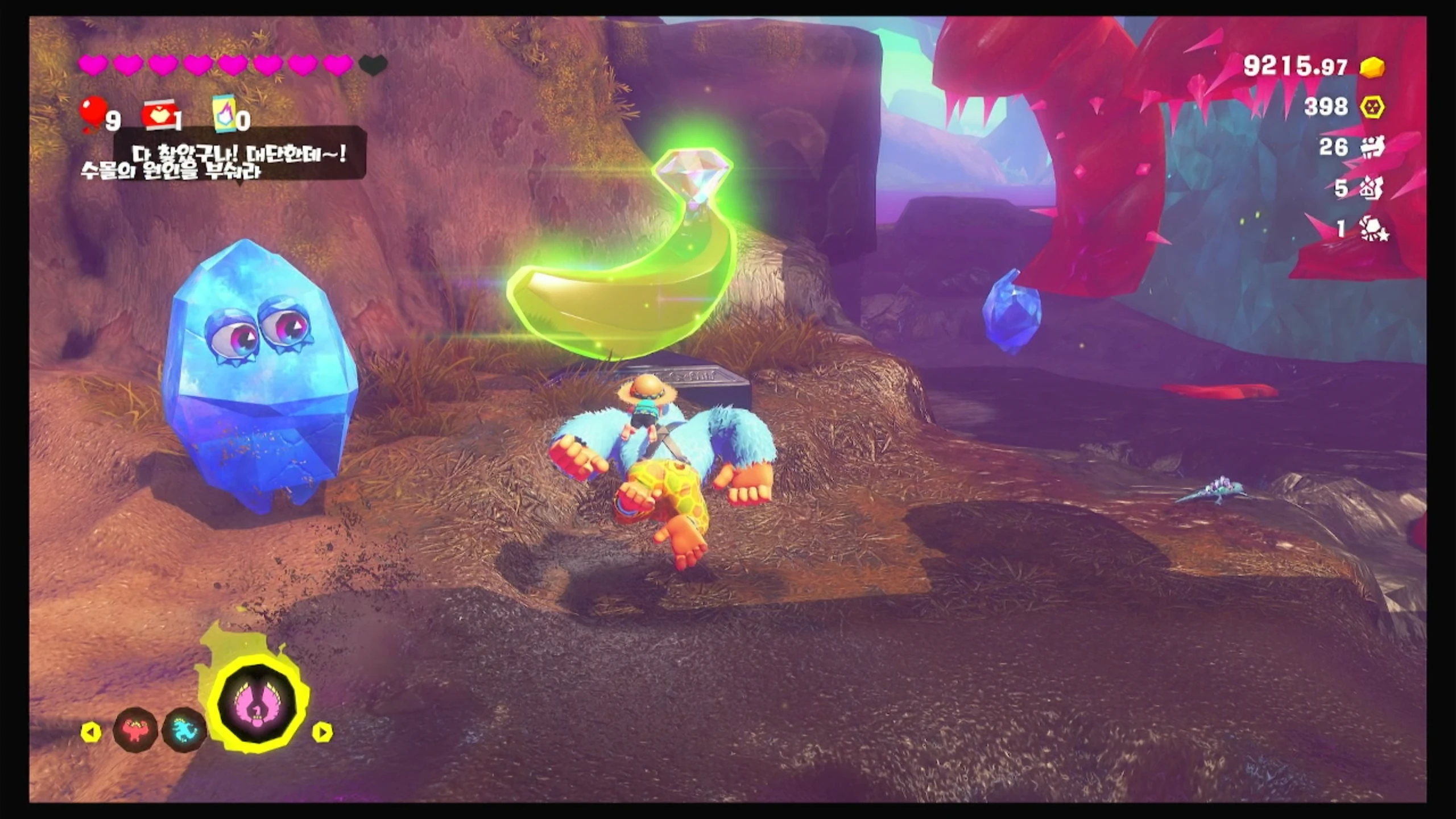Click the yellow hexagon banandium chip icon
The height and width of the screenshot is (819, 1456).
click(1372, 107)
